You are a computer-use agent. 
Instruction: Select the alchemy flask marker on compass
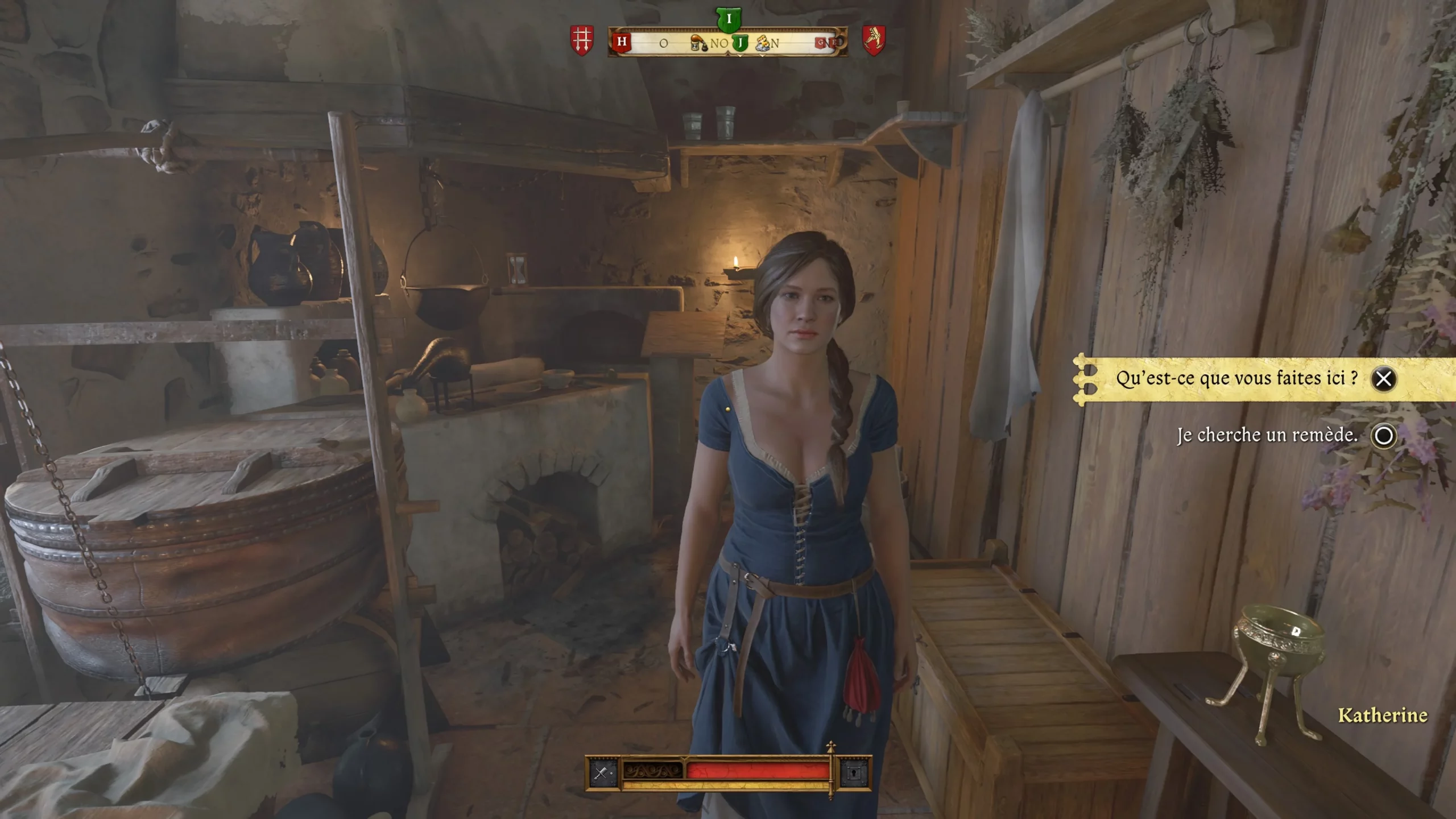pyautogui.click(x=698, y=43)
